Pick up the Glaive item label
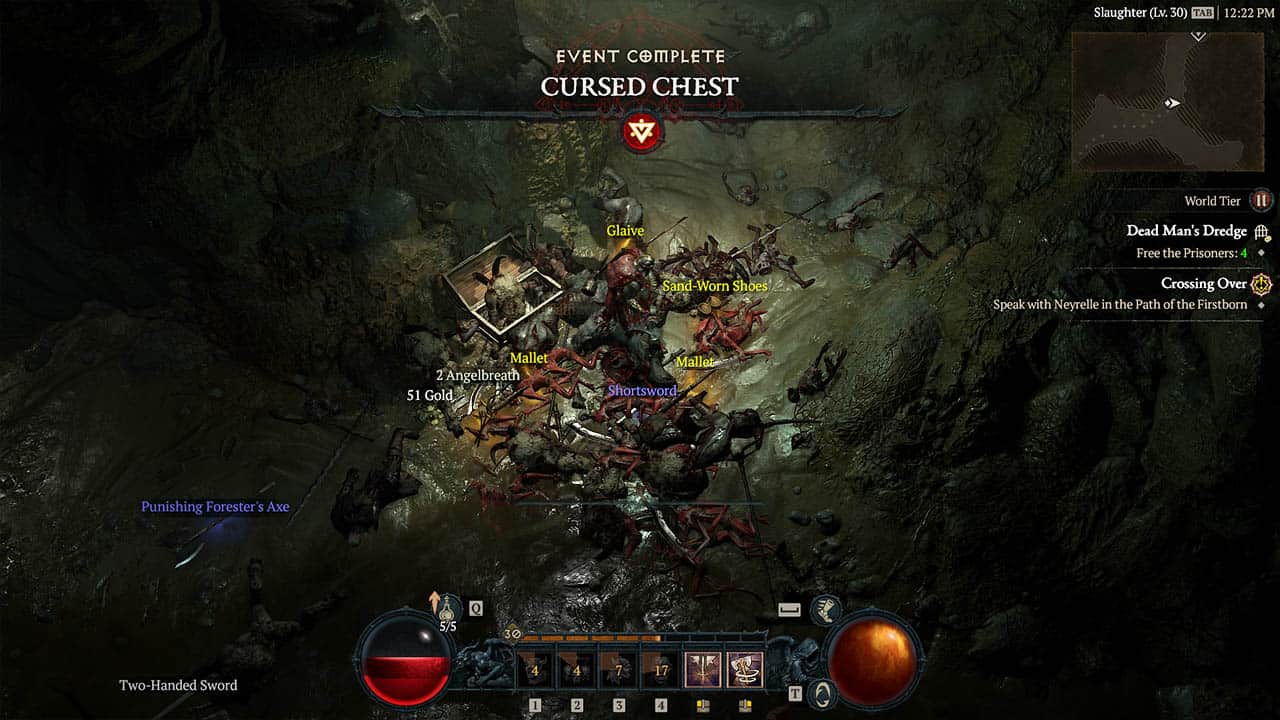Image resolution: width=1280 pixels, height=720 pixels. (x=625, y=231)
